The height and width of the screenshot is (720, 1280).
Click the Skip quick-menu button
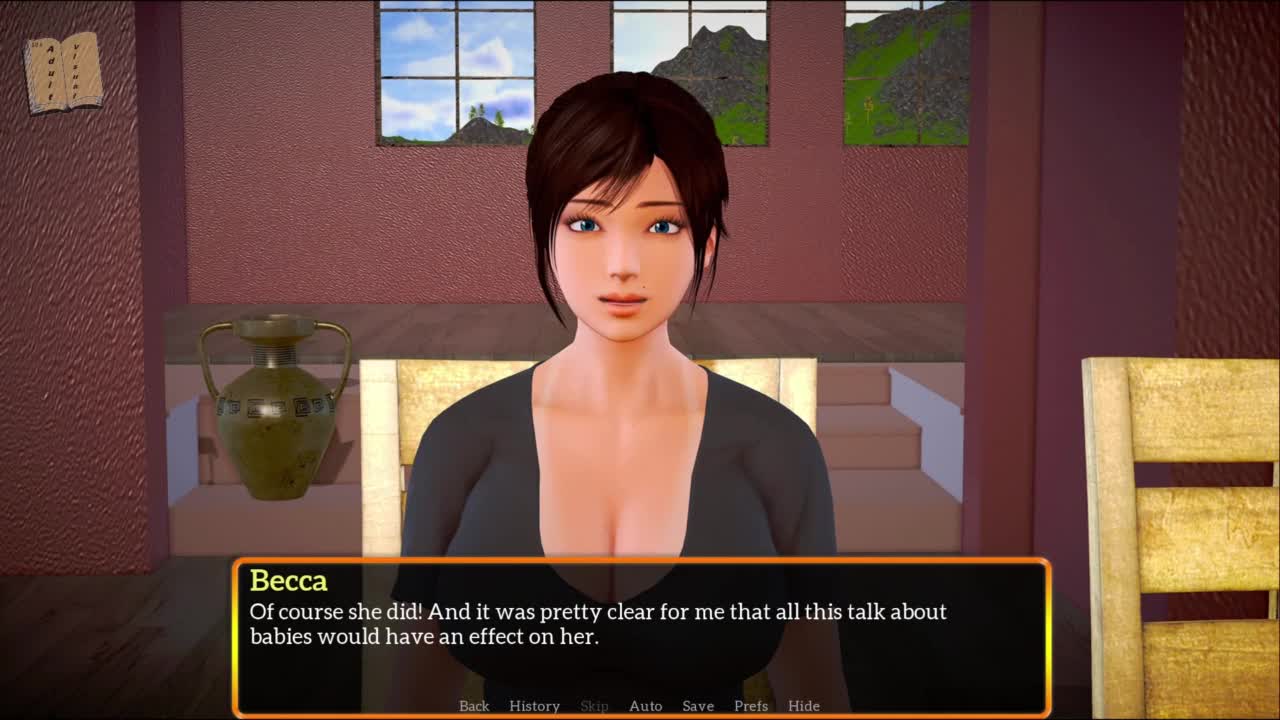[x=594, y=706]
